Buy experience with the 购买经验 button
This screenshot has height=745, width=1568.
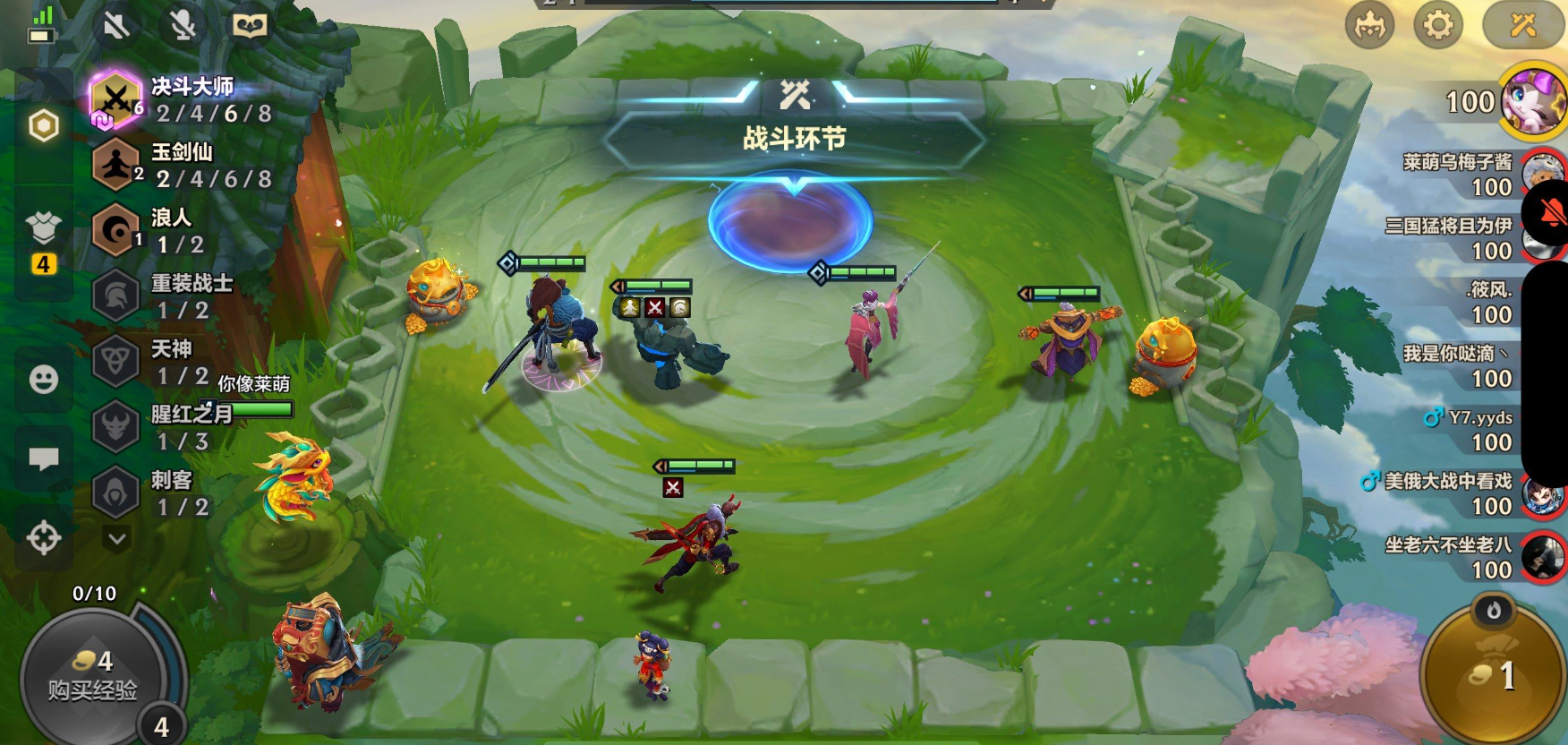(93, 676)
